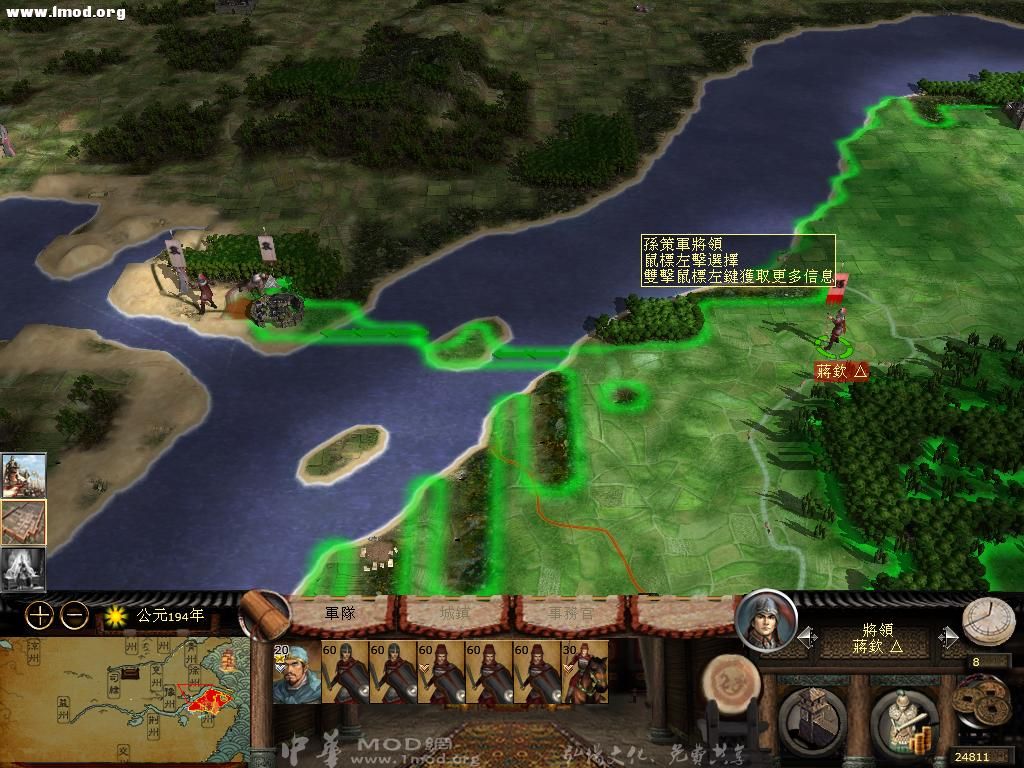The width and height of the screenshot is (1024, 768).
Task: Go to the next general with right arrow
Action: pyautogui.click(x=945, y=637)
